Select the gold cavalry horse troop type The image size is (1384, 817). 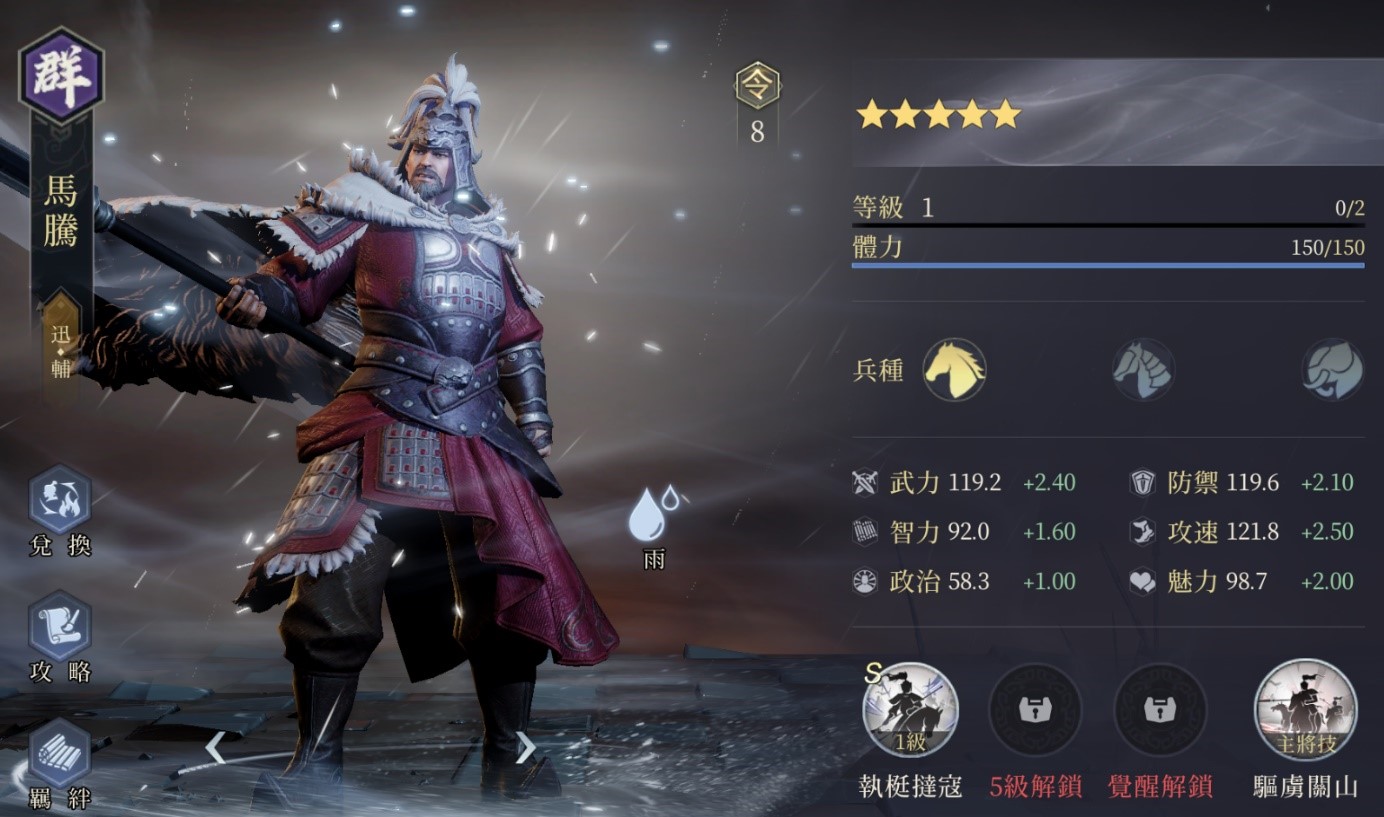click(x=953, y=370)
